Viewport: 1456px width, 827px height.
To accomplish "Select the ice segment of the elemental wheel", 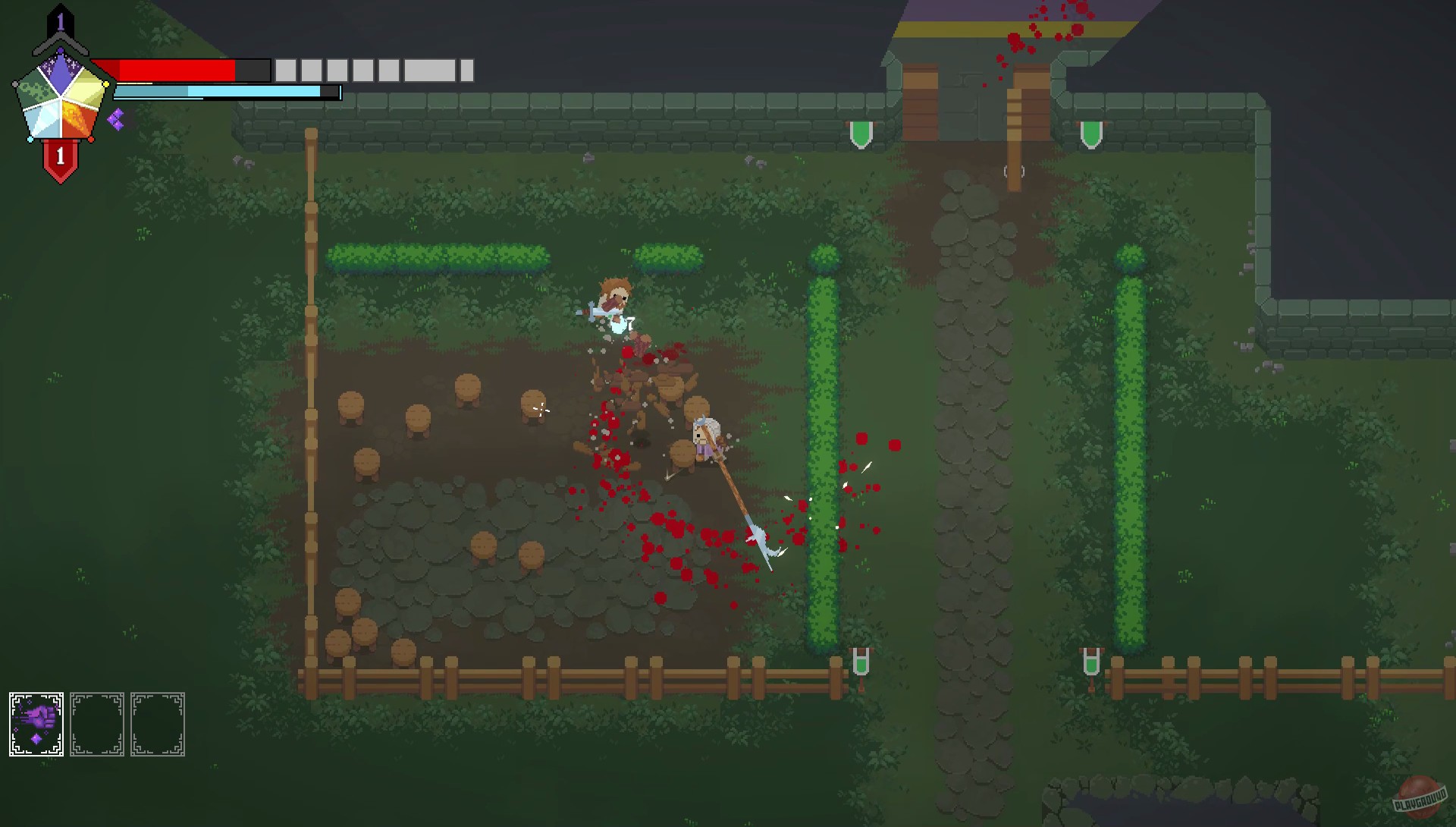I will [x=43, y=121].
